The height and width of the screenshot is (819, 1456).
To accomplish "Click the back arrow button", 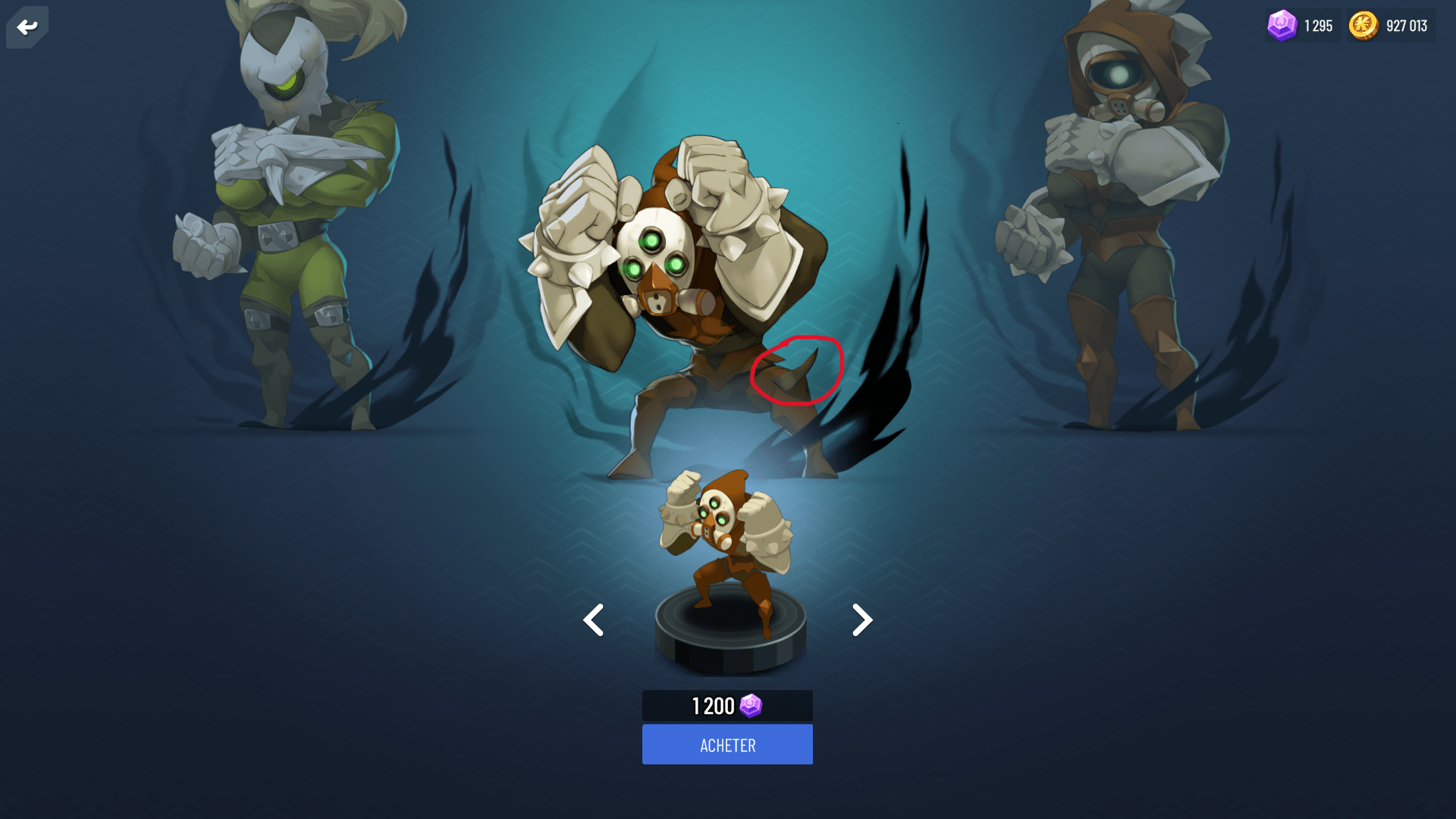I will click(27, 27).
